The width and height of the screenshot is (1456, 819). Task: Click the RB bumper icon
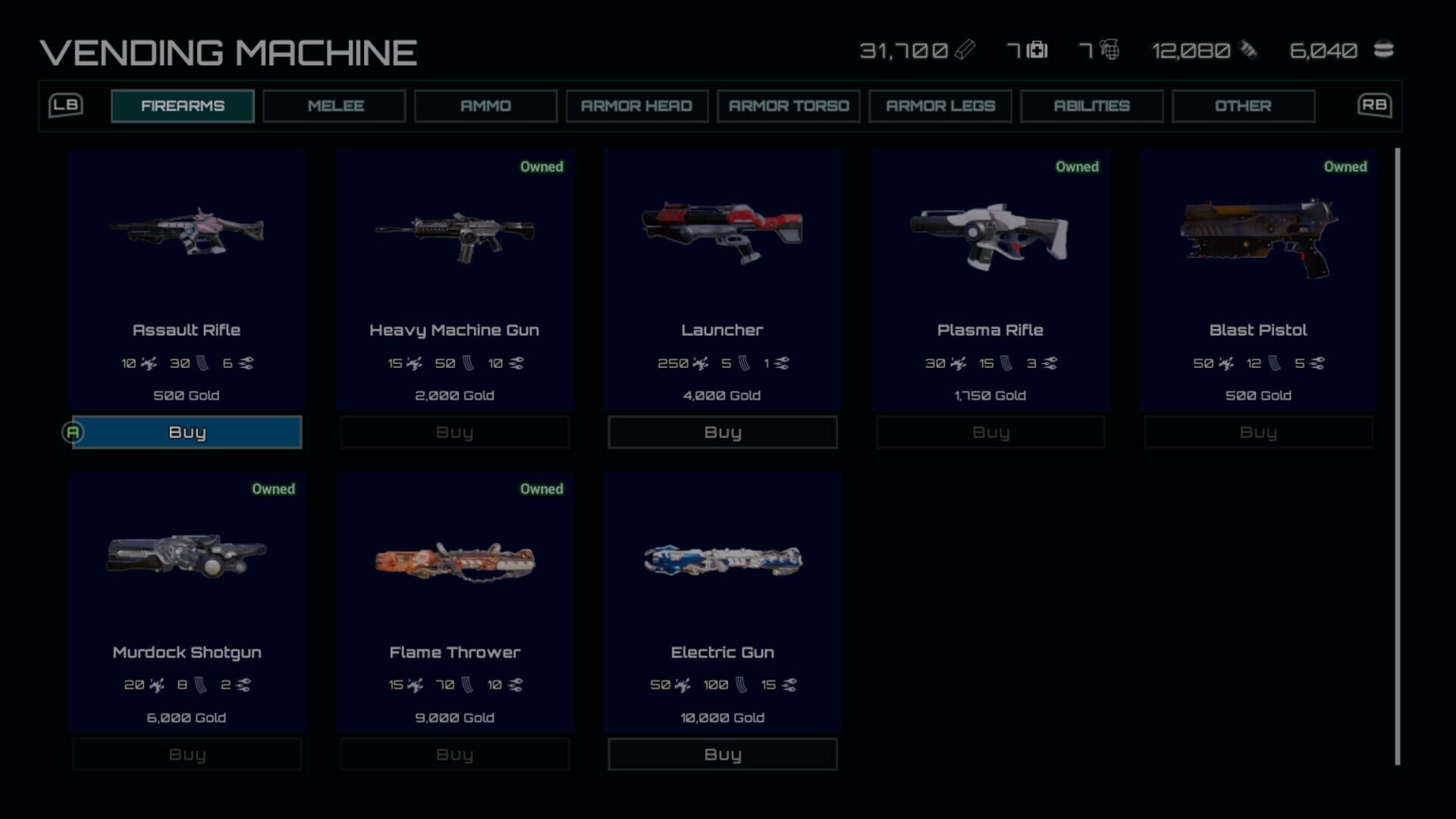pyautogui.click(x=1374, y=105)
